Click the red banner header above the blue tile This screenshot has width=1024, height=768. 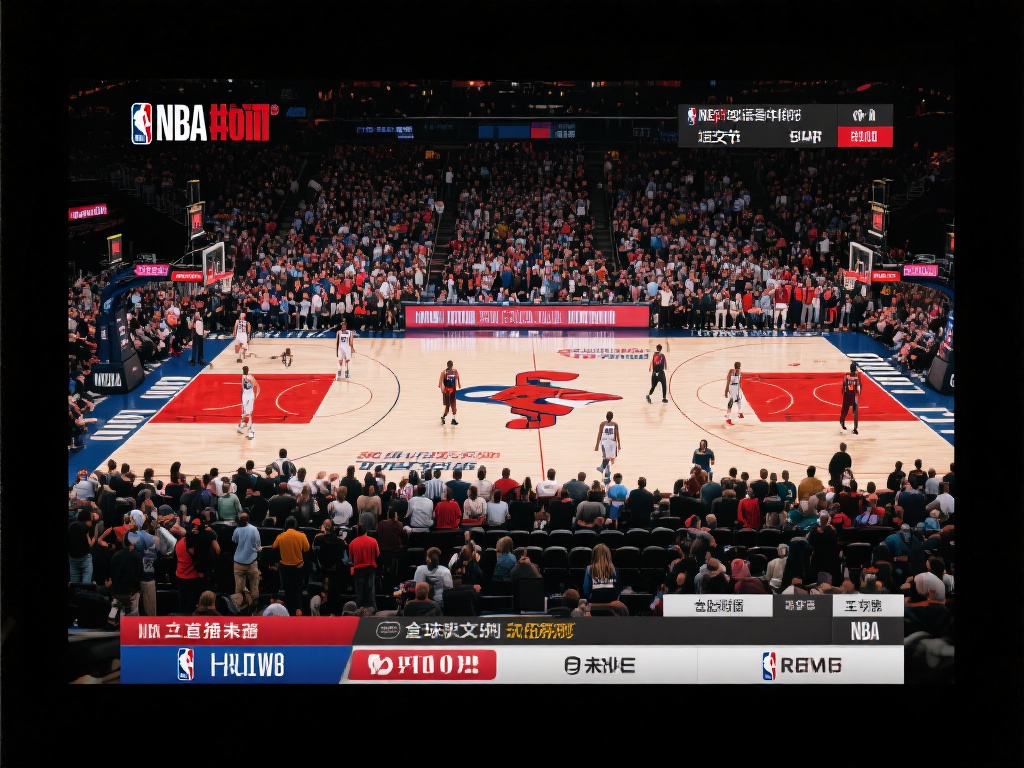(x=238, y=631)
